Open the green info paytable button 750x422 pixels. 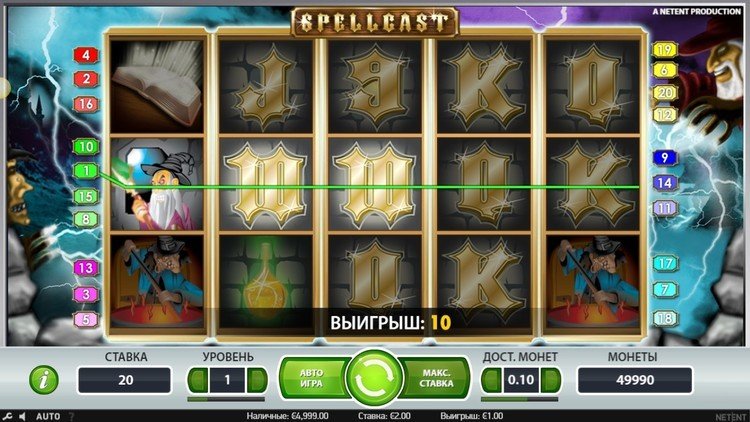coord(43,379)
